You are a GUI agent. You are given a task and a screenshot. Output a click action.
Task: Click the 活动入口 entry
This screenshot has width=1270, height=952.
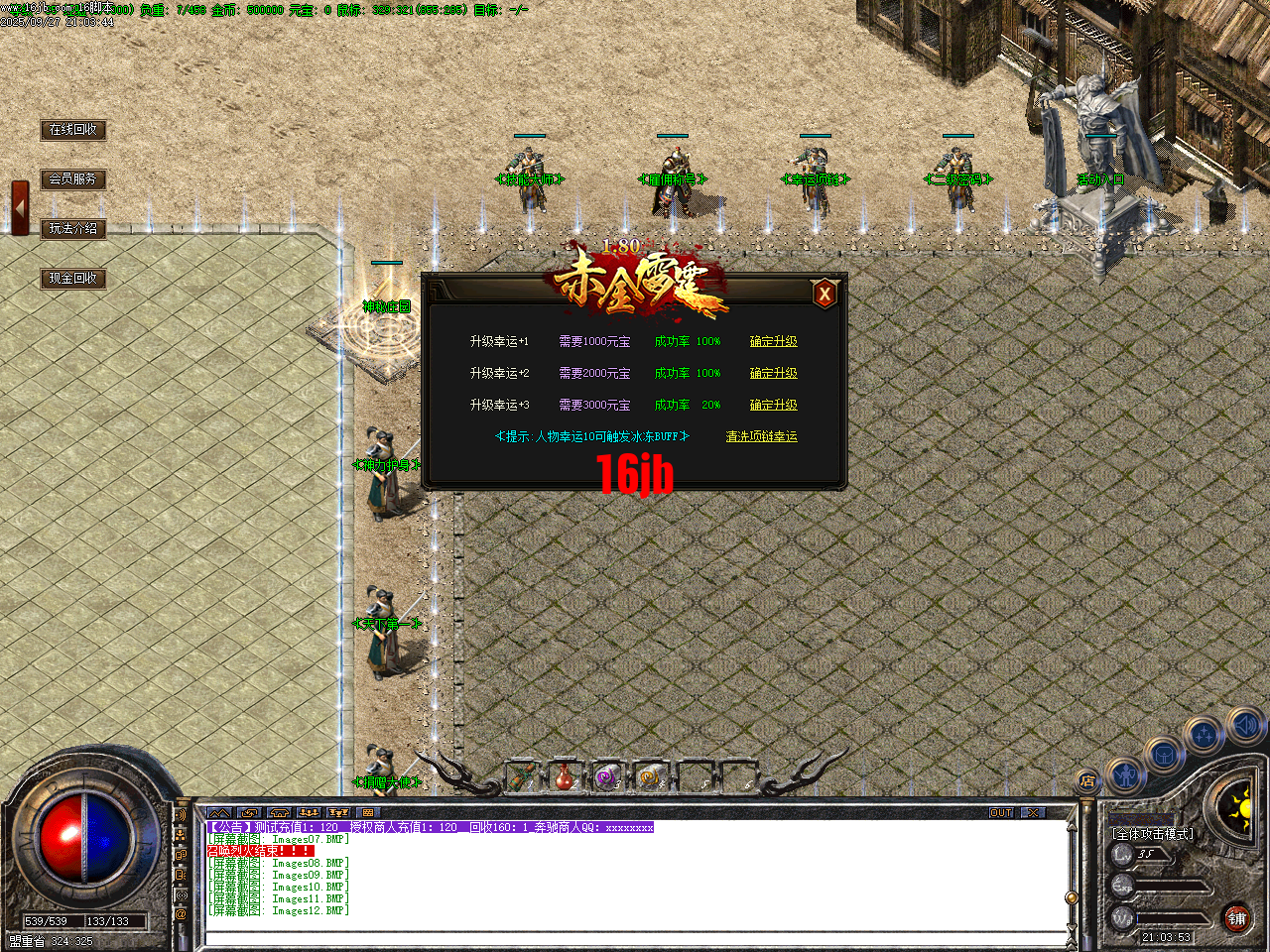[1101, 179]
